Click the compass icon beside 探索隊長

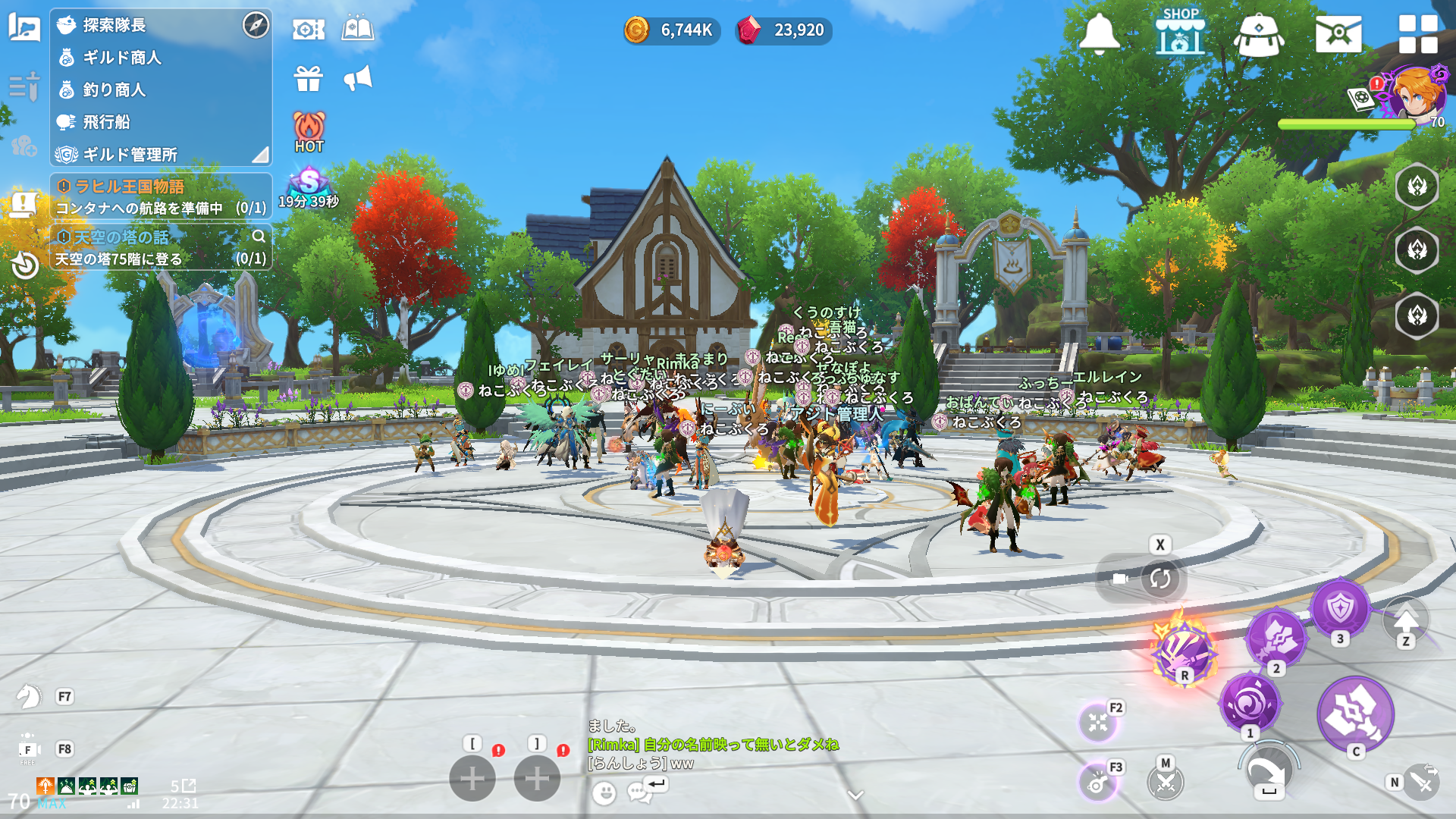click(x=256, y=25)
